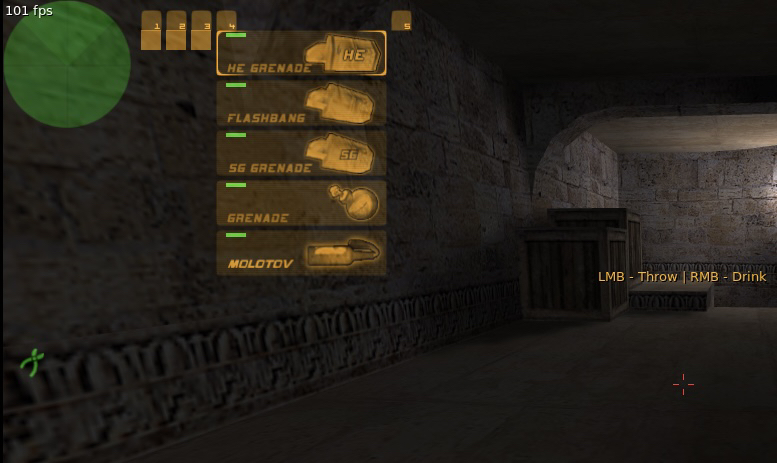Switch to weapon slot 2

coord(176,31)
